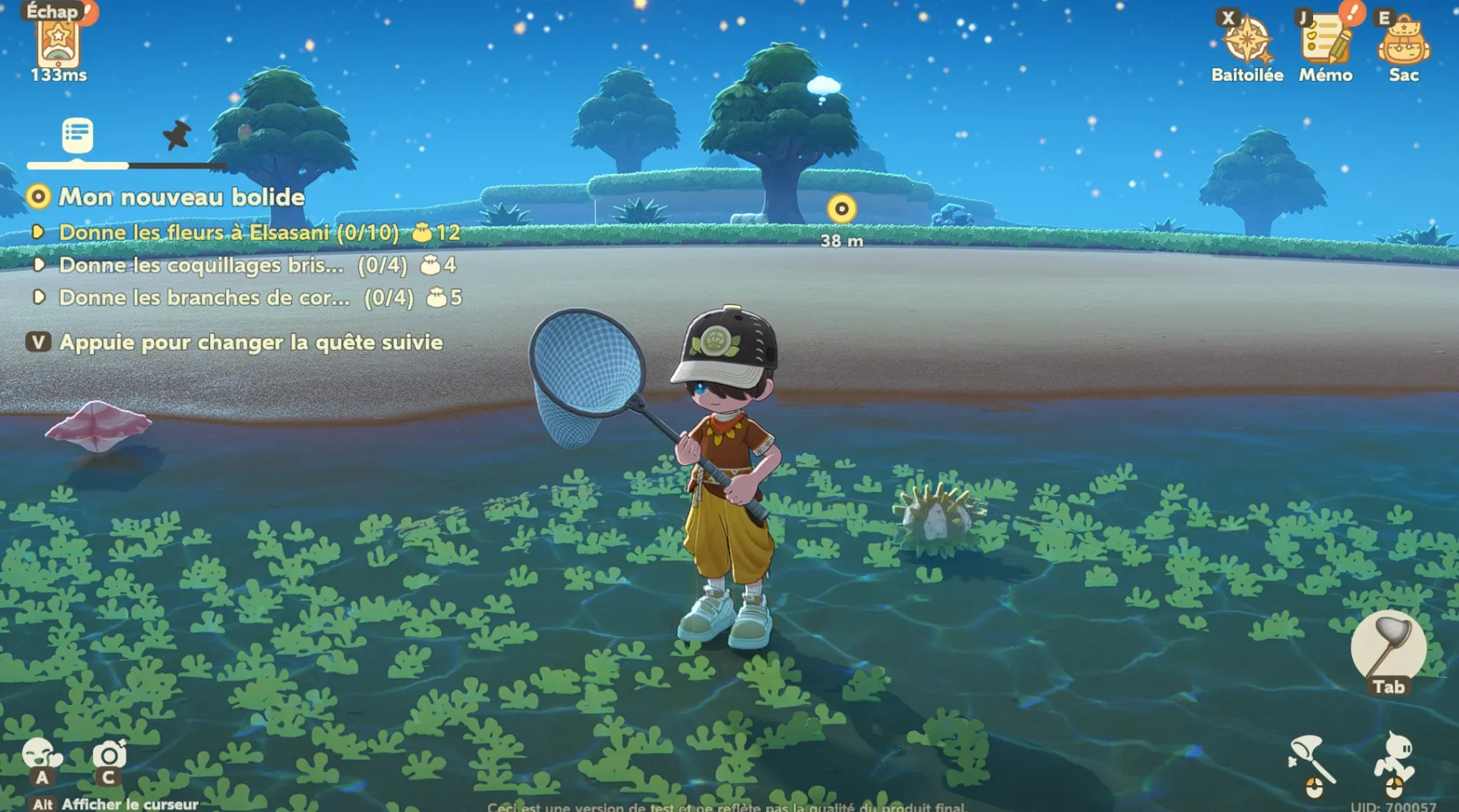Screen dimensions: 1459x812
Task: Select the "Donne les fleurs à Elsasani" objective
Action: 229,233
